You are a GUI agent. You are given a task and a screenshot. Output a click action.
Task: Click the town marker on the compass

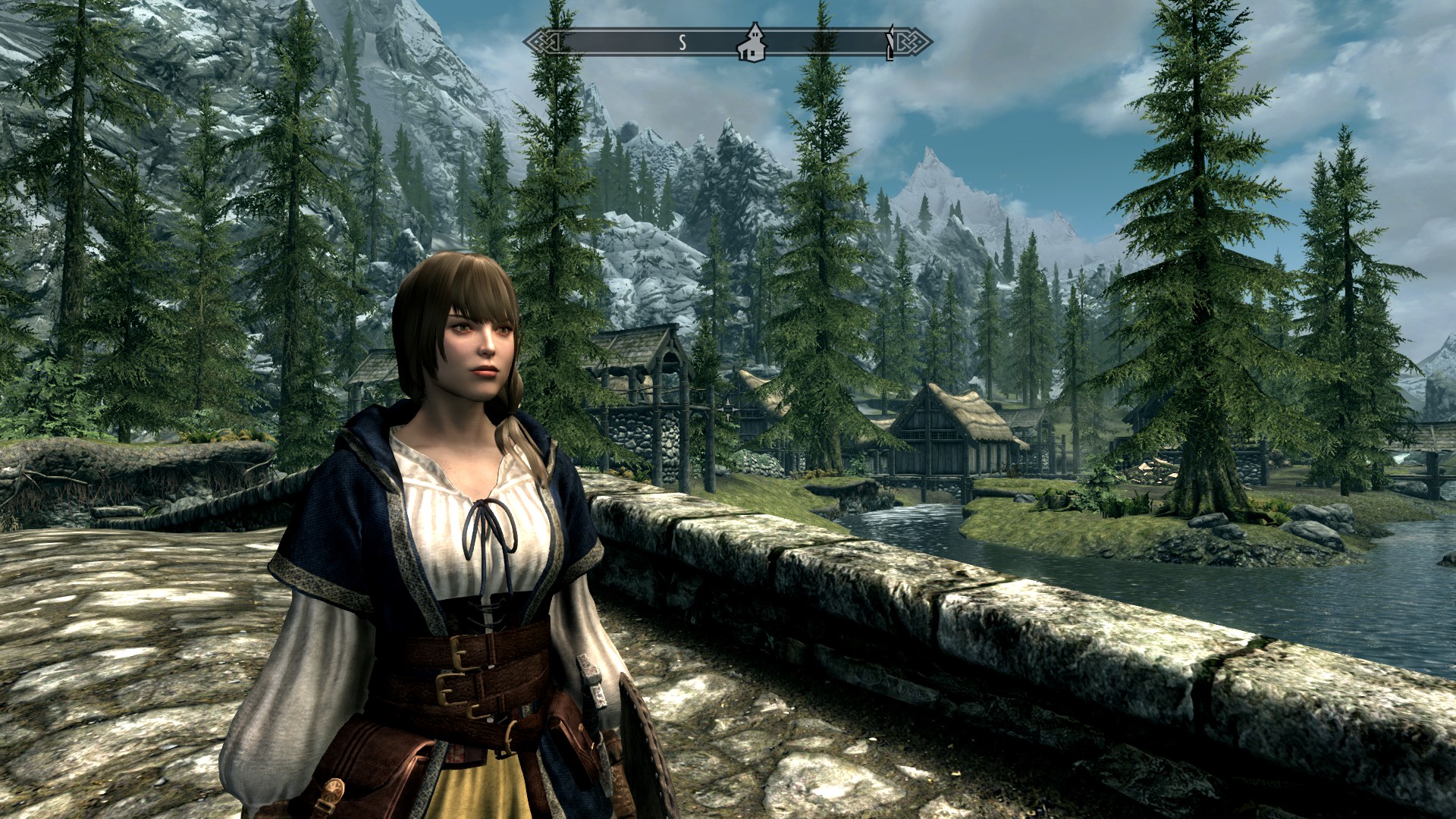tap(752, 42)
